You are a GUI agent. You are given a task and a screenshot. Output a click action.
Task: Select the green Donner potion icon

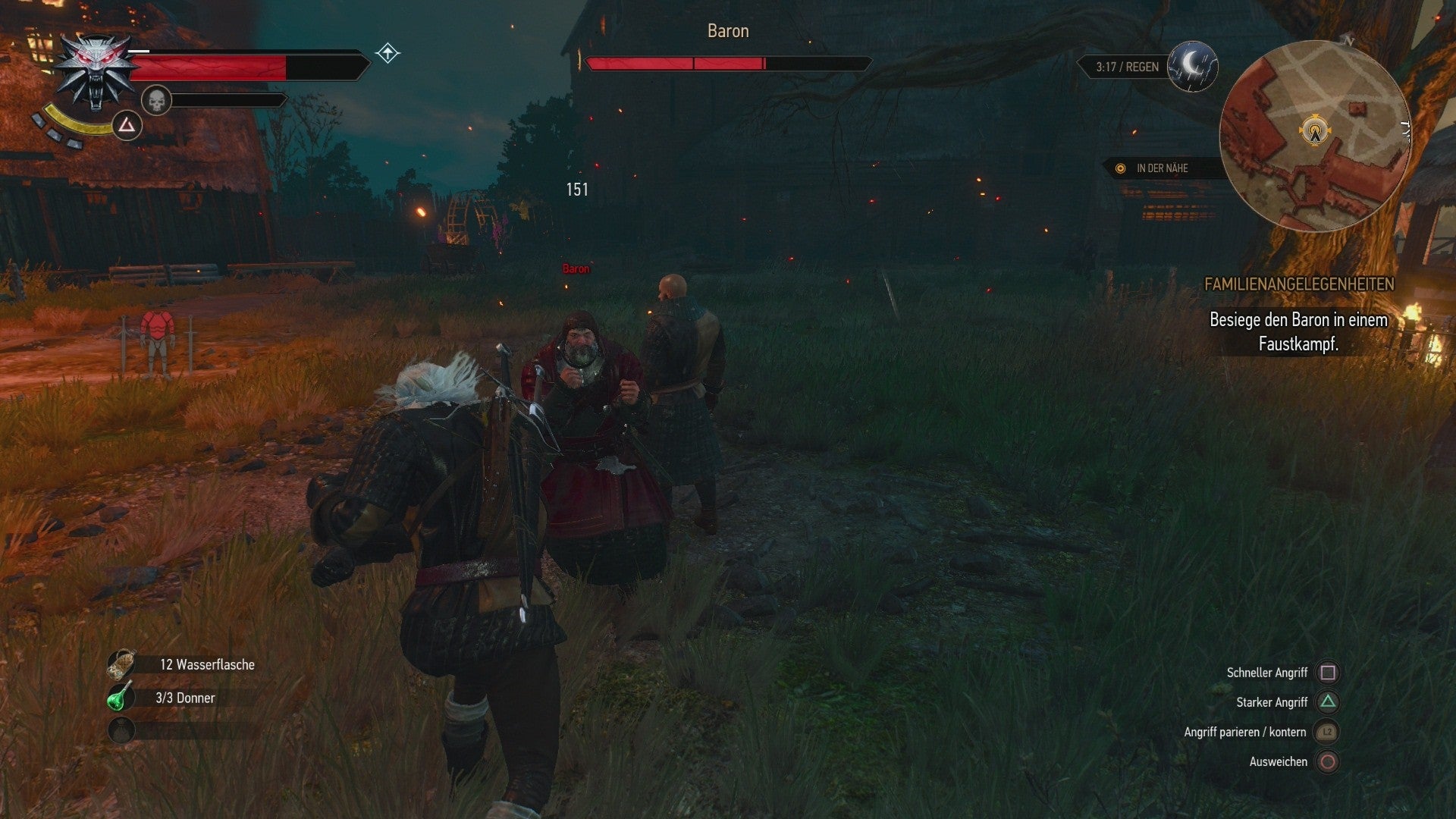pos(121,697)
